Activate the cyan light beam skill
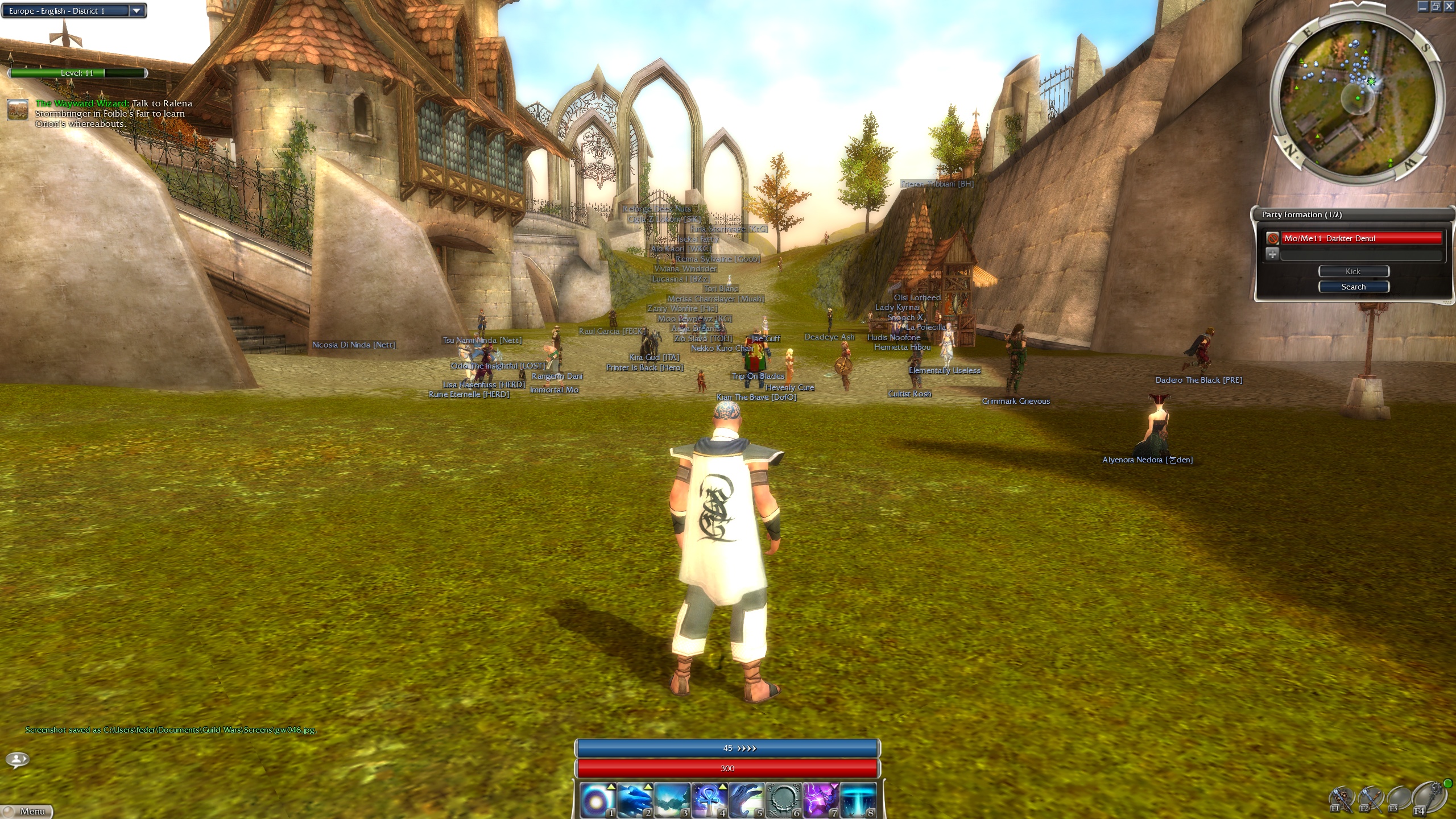1456x819 pixels. pos(858,800)
